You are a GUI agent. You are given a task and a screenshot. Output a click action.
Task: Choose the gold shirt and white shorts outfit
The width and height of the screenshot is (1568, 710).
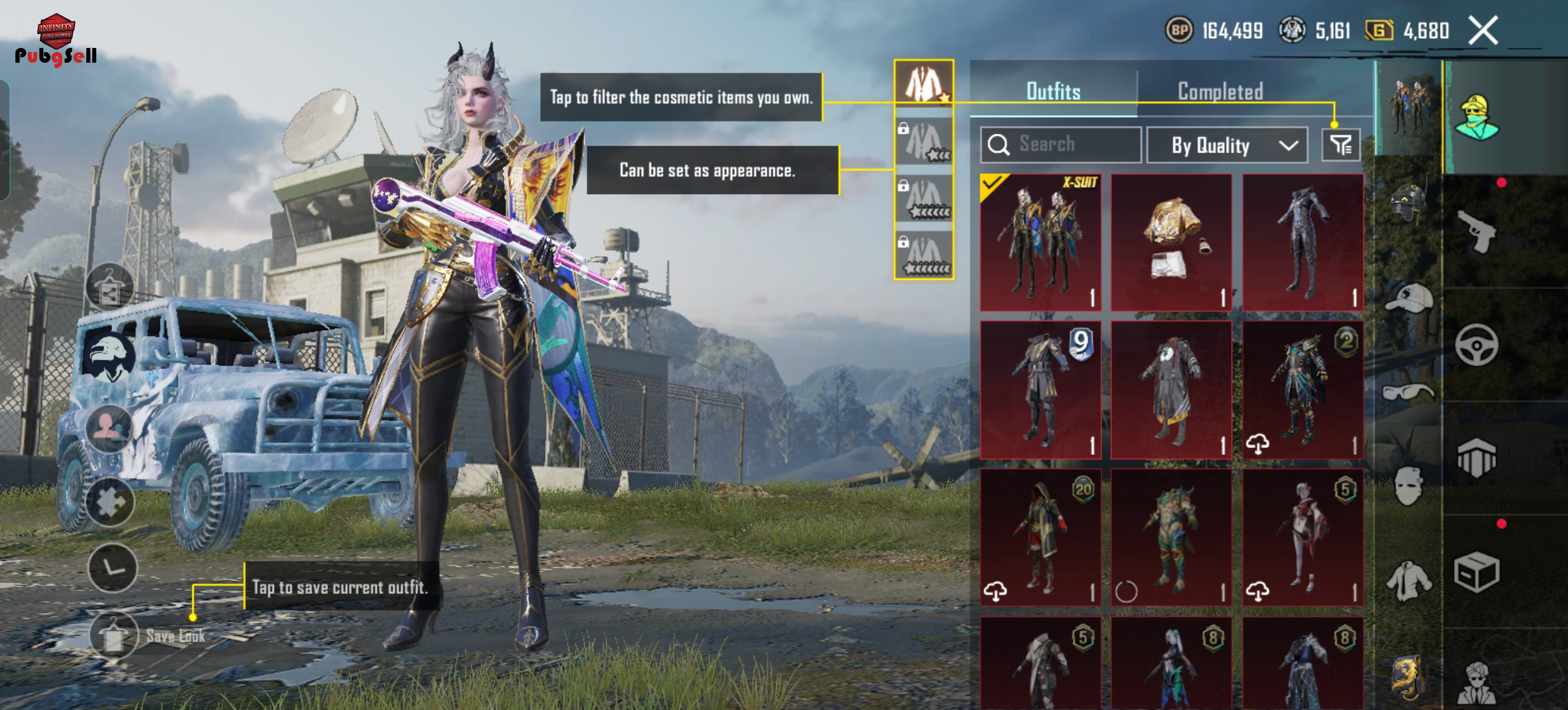click(x=1171, y=243)
